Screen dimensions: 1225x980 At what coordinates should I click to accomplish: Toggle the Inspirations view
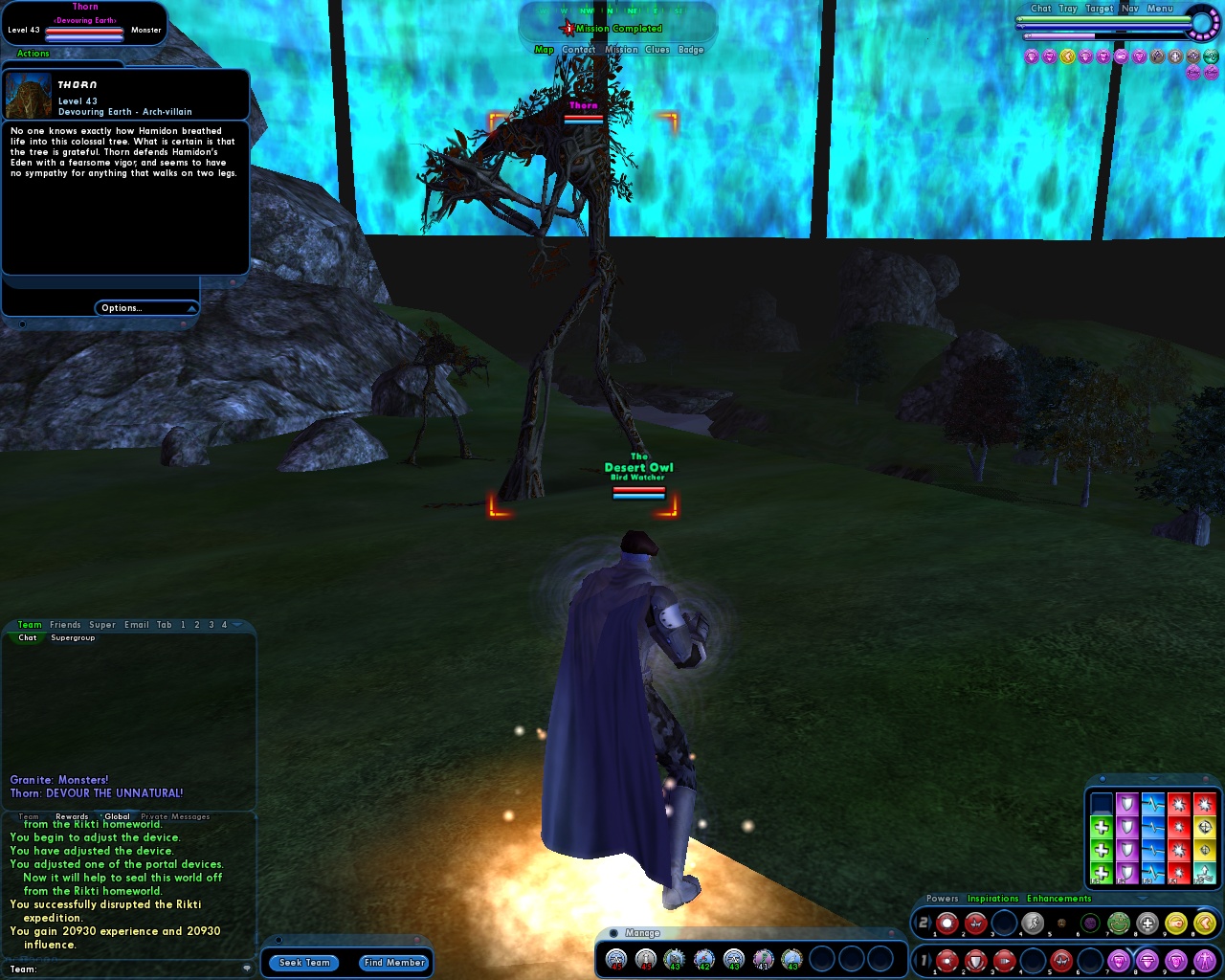(992, 898)
